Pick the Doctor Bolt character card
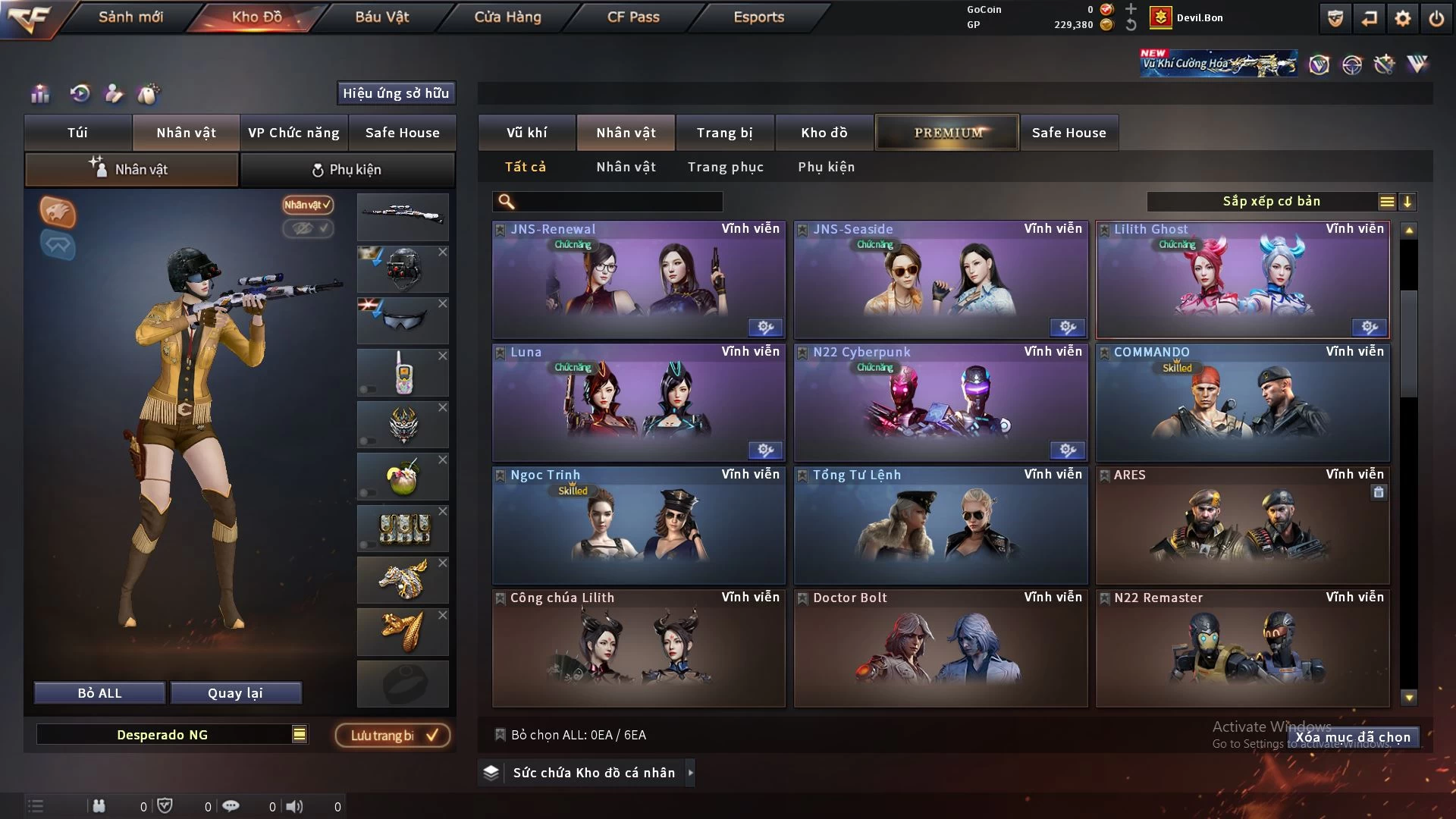 [940, 649]
